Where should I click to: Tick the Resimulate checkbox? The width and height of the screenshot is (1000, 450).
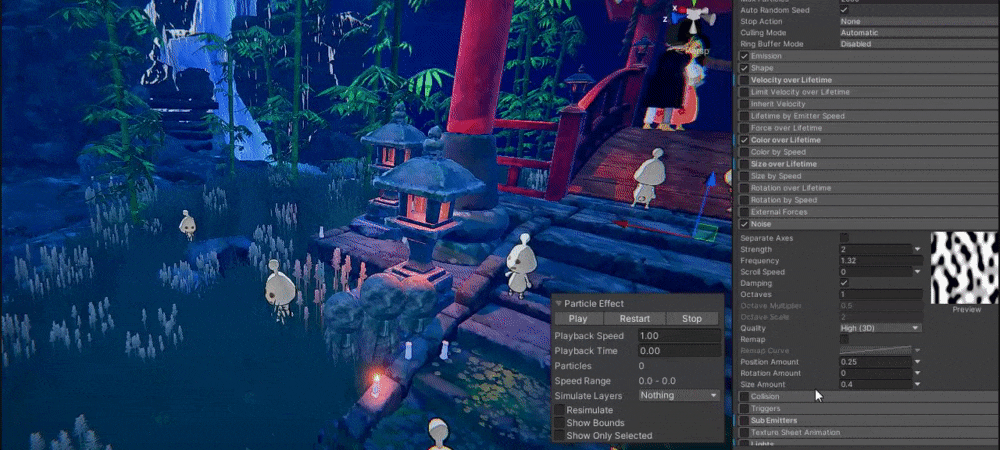coord(559,410)
